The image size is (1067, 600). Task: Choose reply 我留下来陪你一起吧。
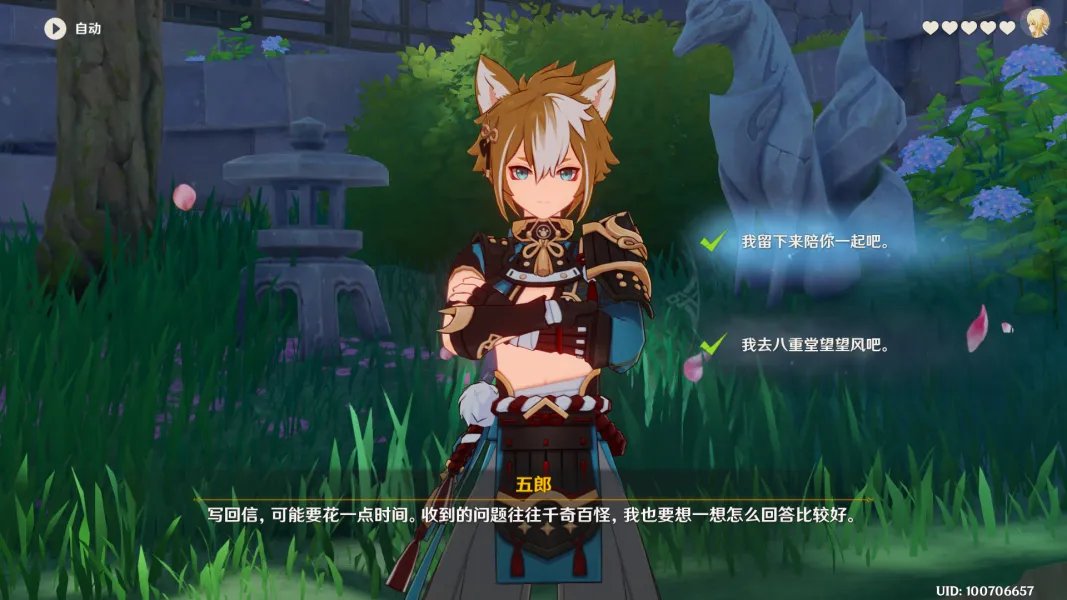pos(814,242)
